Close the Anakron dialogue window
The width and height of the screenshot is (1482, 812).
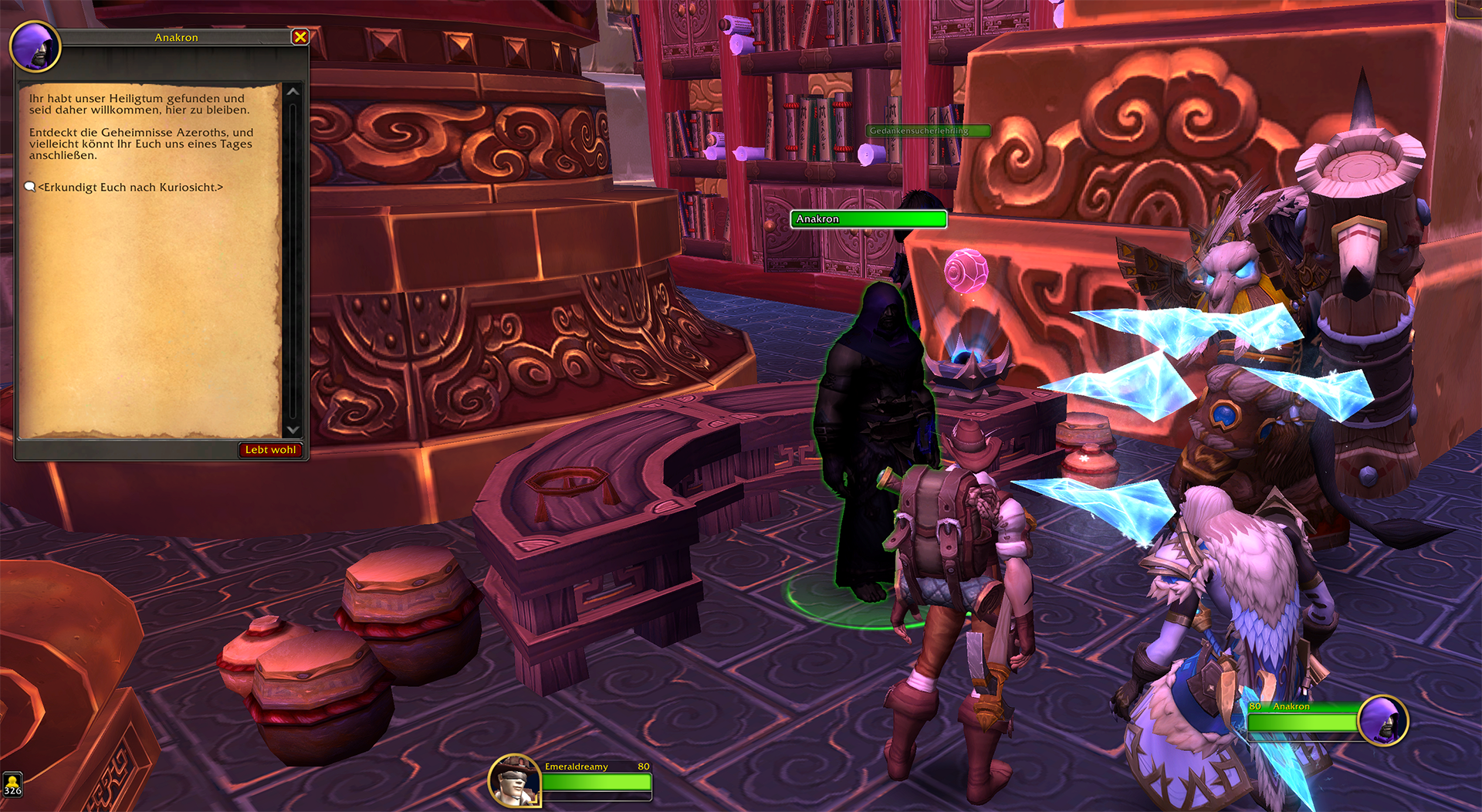pos(300,37)
